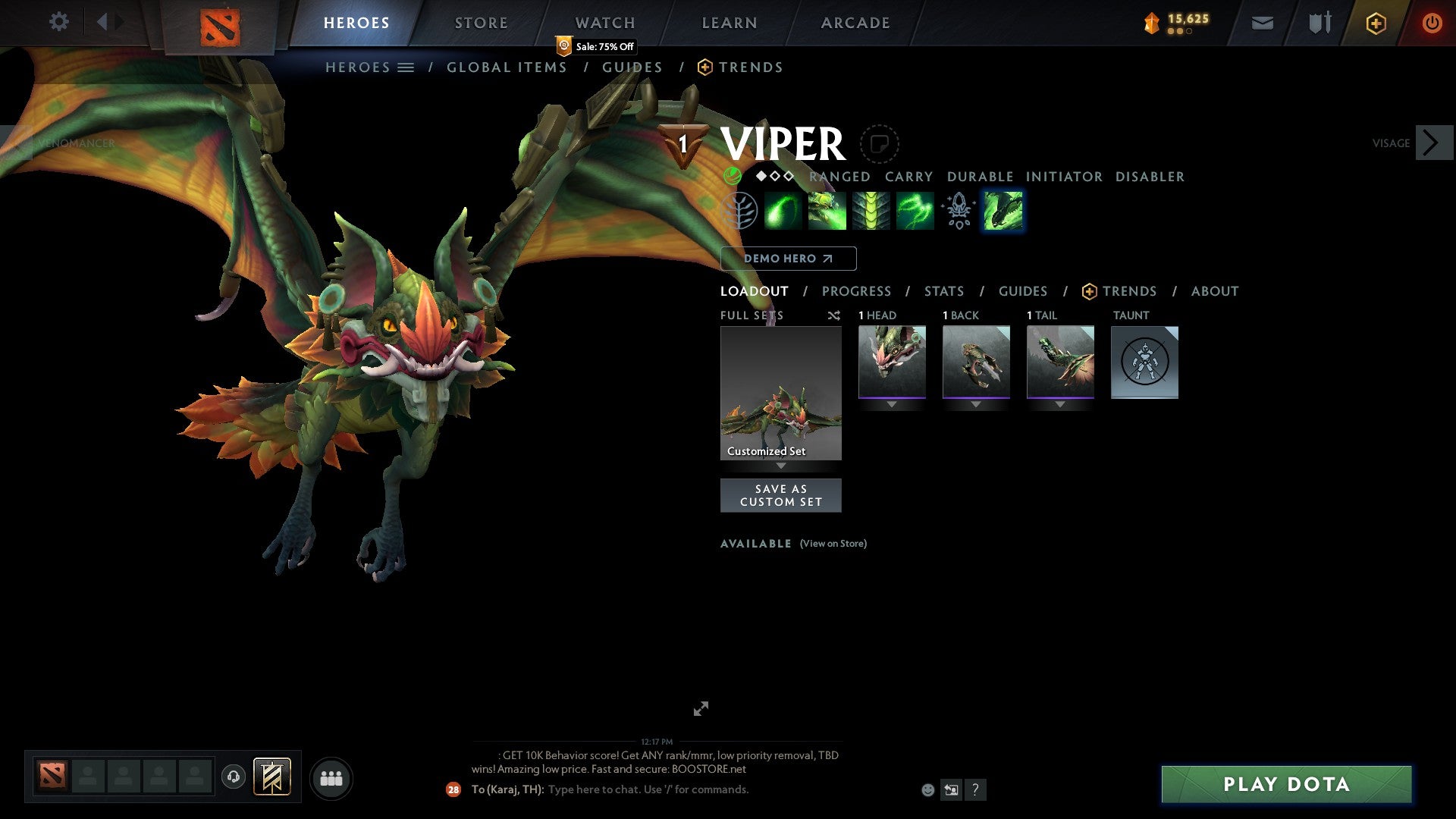1456x819 pixels.
Task: Open Dota Plus hexagon icon
Action: click(1376, 22)
